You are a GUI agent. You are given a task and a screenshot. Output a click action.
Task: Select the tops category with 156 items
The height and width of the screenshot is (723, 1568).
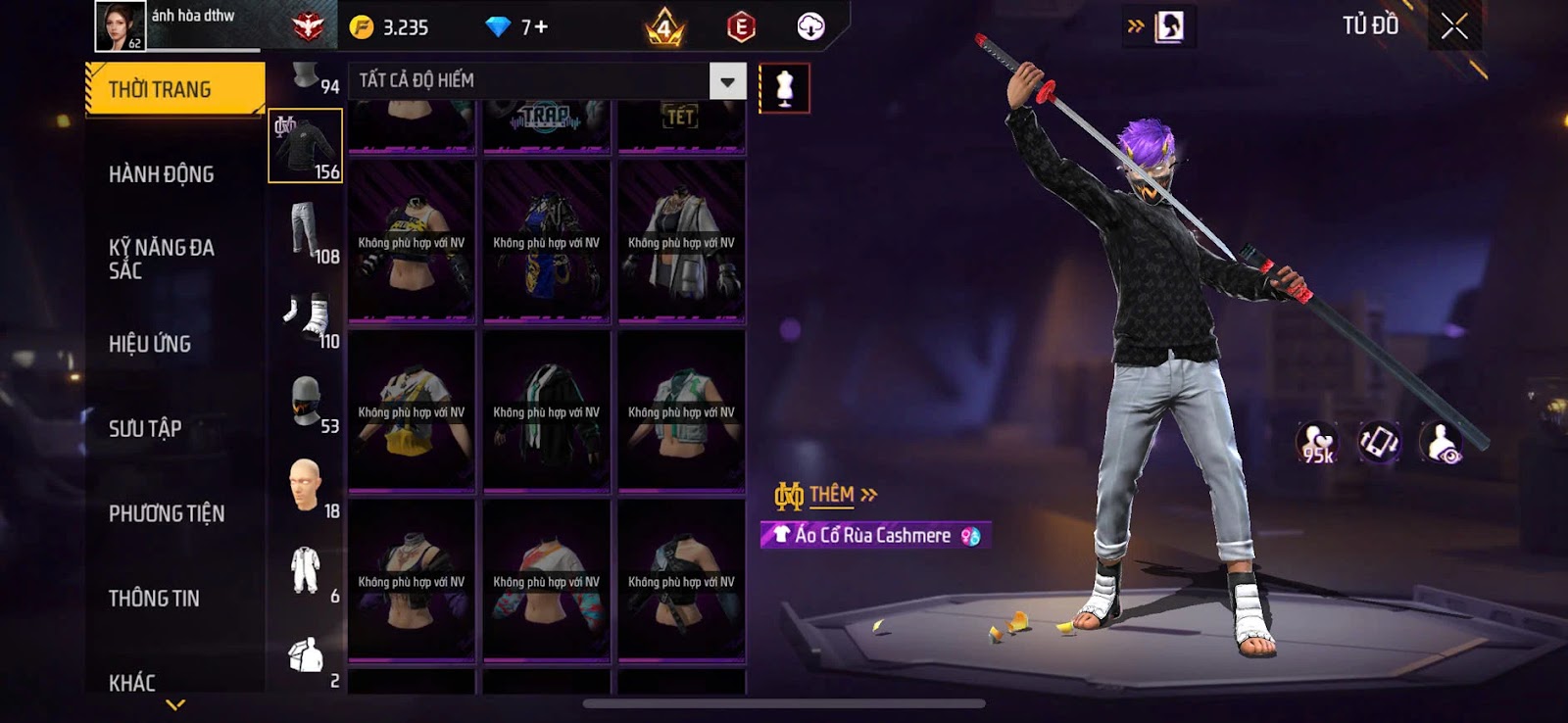(306, 146)
